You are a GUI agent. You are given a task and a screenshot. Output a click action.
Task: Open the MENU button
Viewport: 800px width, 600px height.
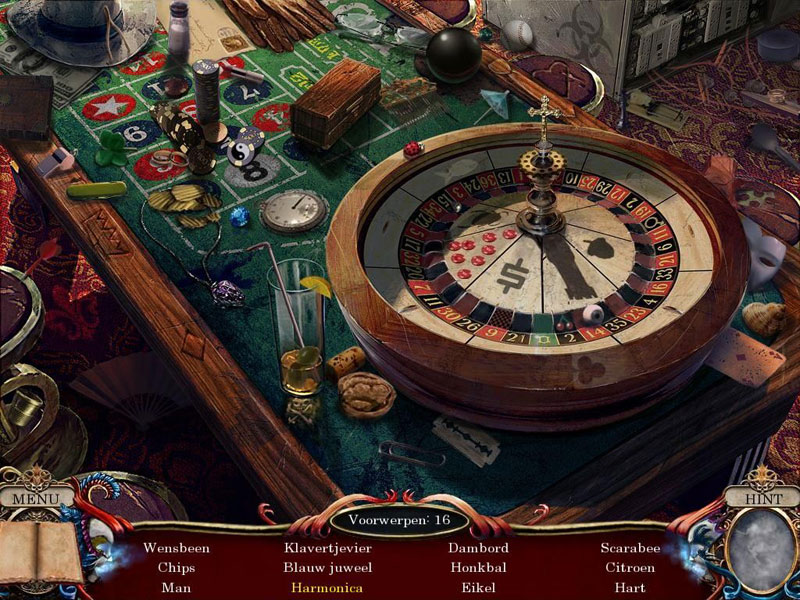(x=36, y=497)
